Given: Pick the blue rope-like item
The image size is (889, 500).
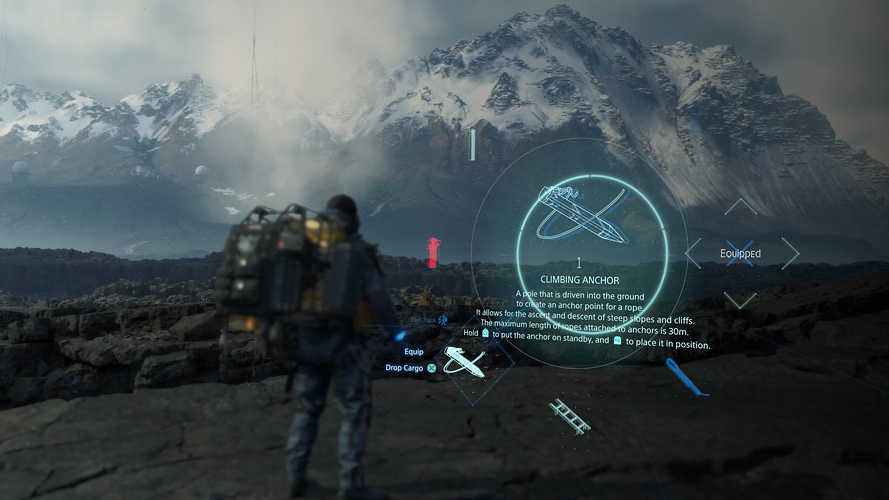Looking at the screenshot, I should tap(687, 377).
